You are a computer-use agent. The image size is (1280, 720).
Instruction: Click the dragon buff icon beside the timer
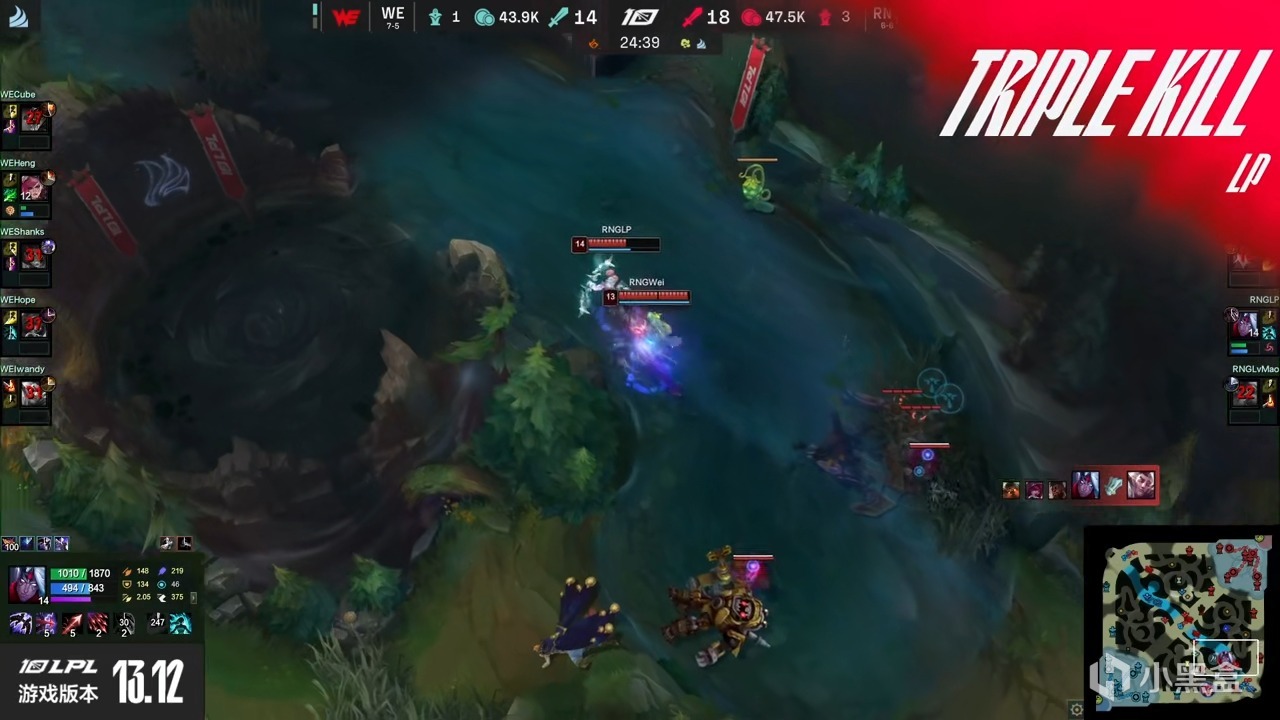click(x=684, y=43)
